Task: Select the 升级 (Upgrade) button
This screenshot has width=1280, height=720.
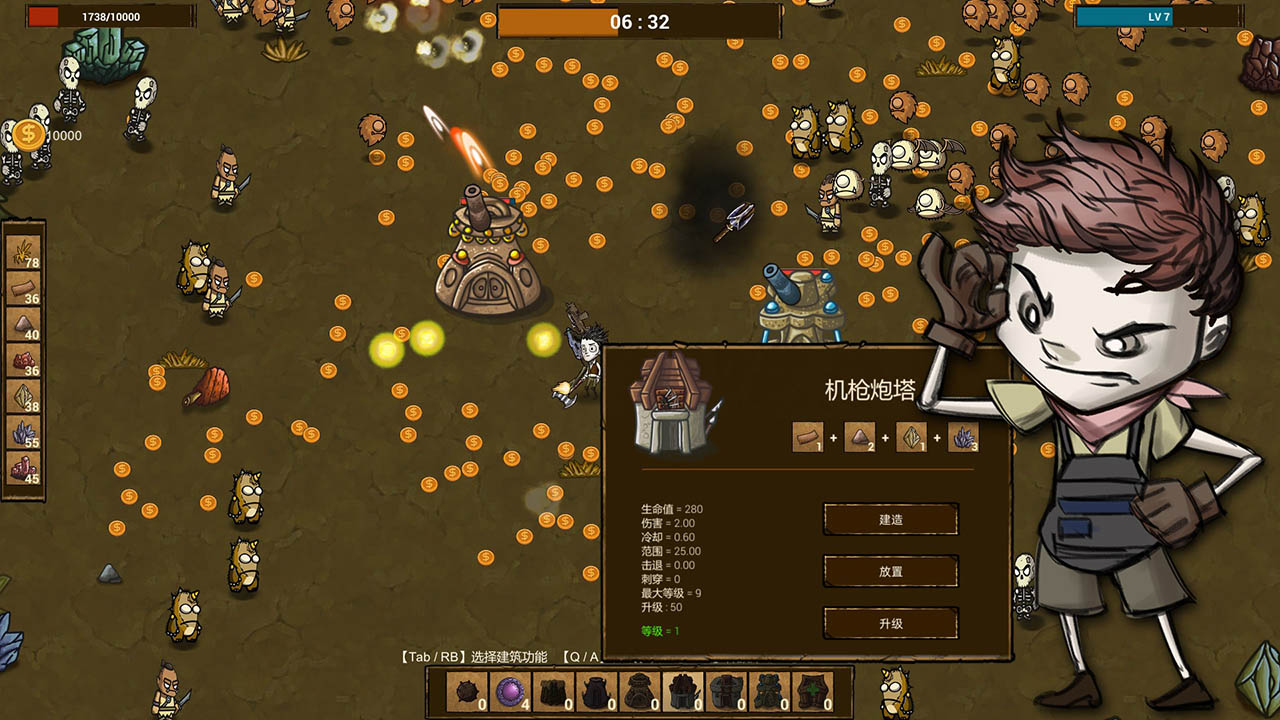Action: click(x=890, y=623)
